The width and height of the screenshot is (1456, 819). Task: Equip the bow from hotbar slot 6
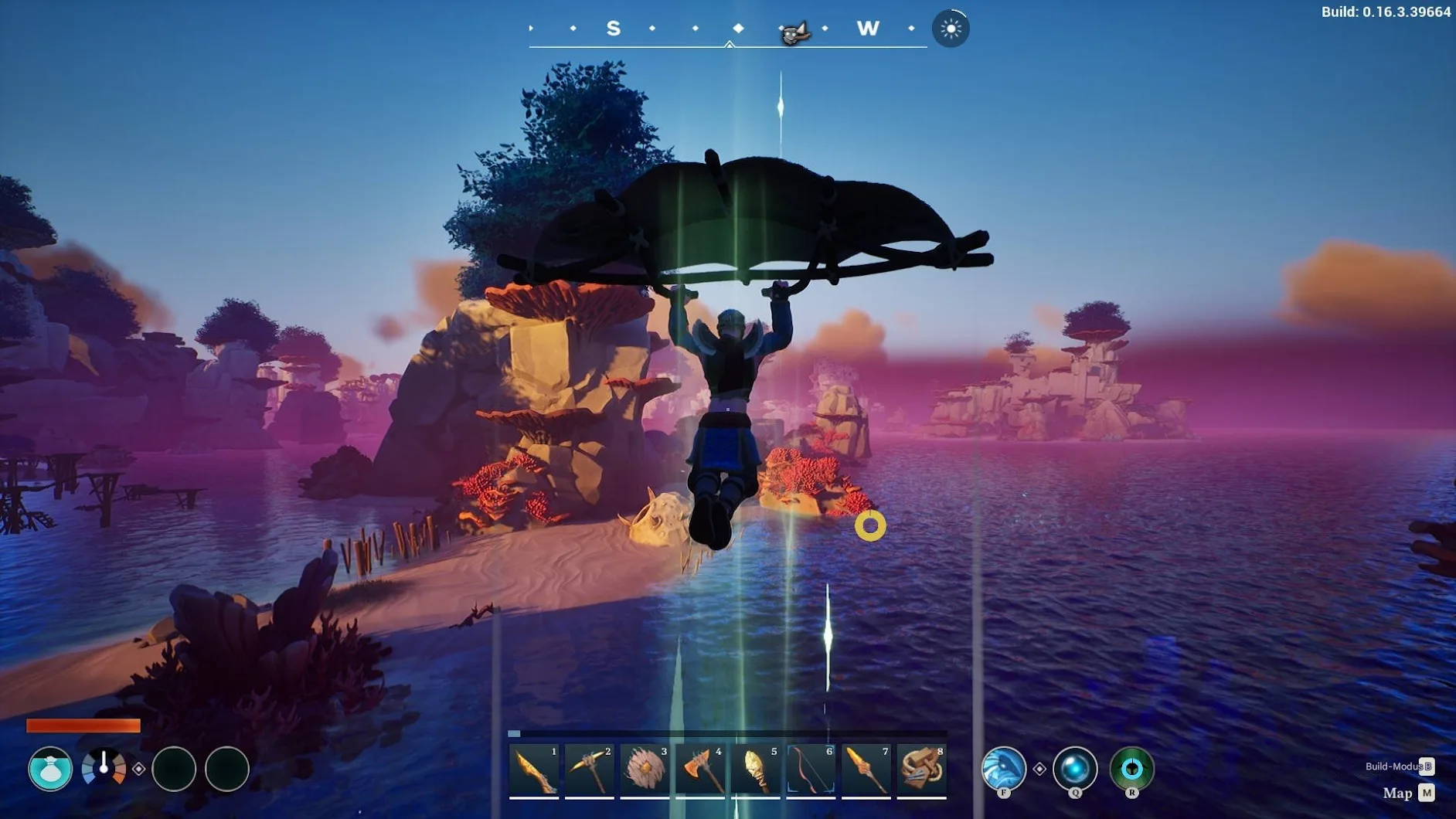[811, 770]
